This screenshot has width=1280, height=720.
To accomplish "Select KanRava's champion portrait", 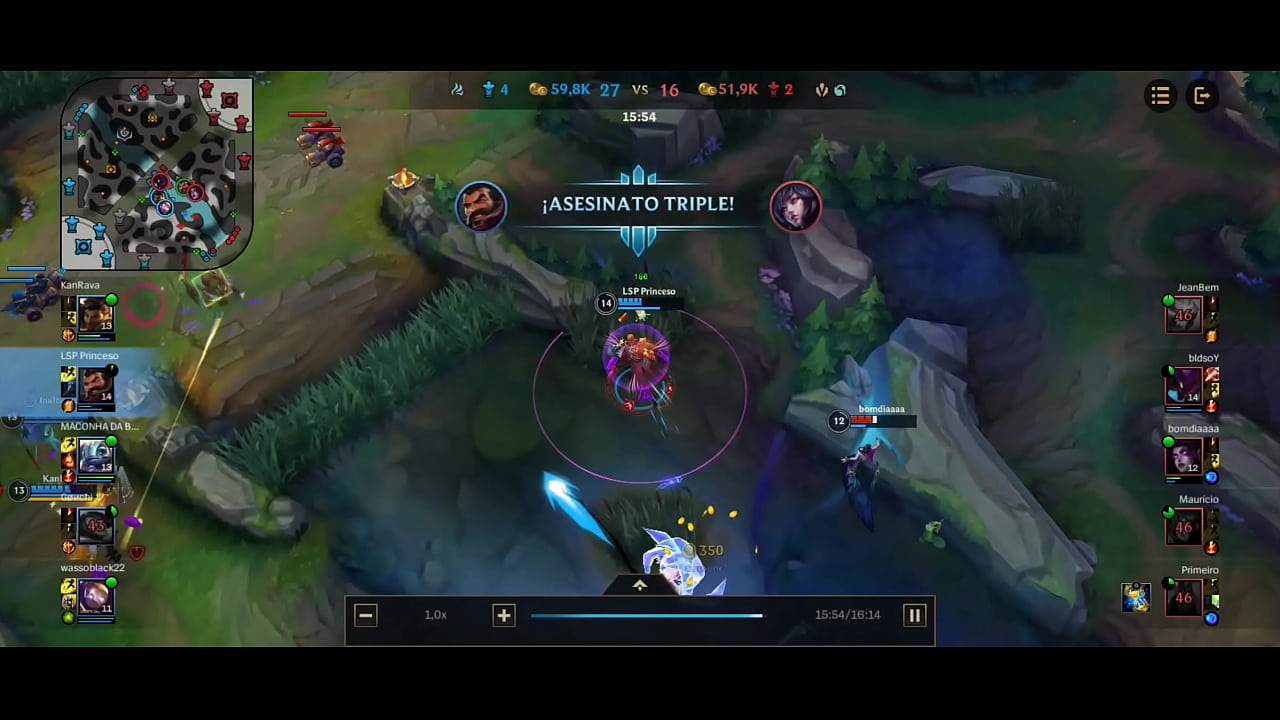I will pyautogui.click(x=95, y=315).
